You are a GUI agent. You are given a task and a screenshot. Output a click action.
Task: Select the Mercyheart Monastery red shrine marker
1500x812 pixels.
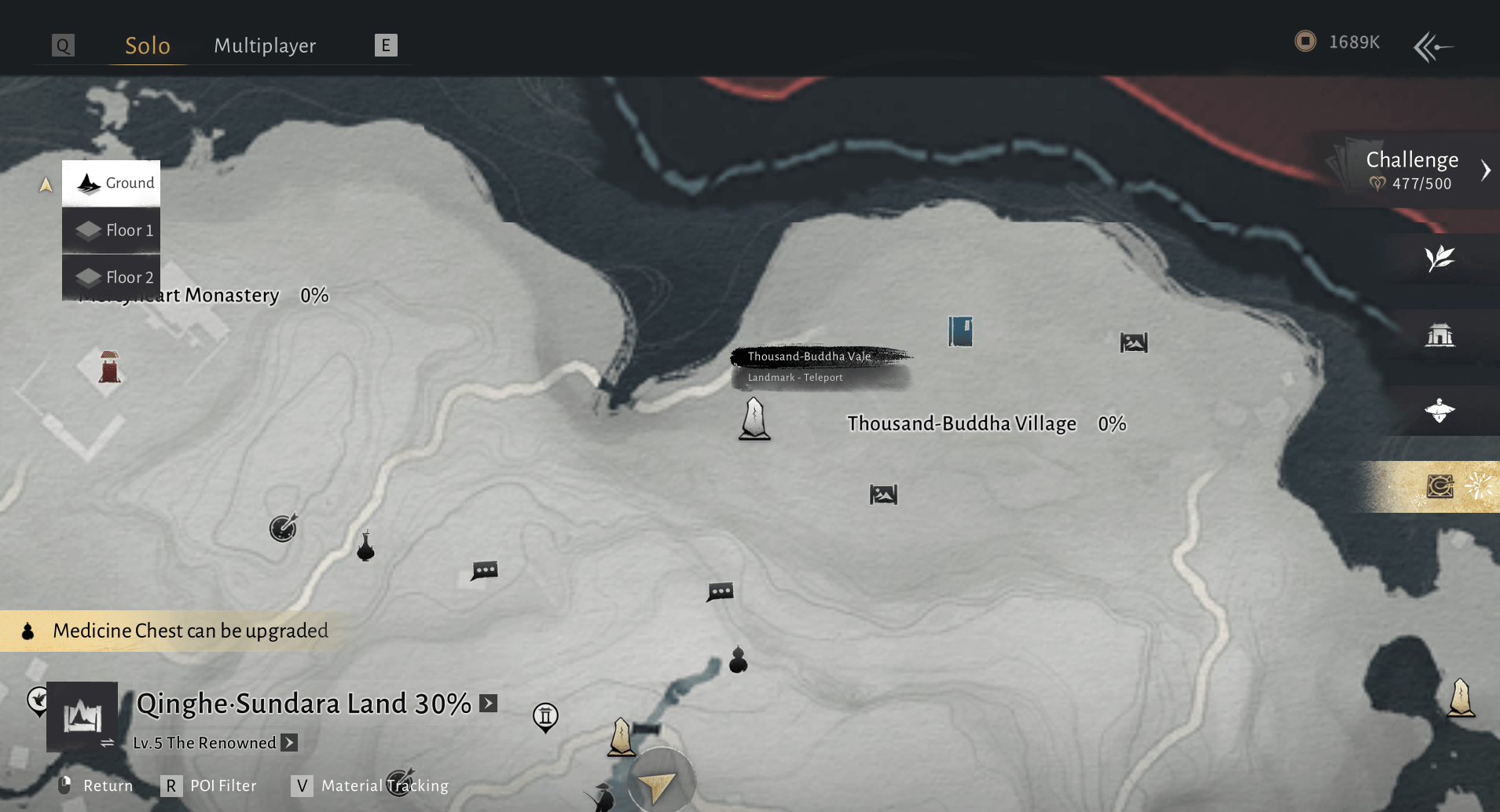point(110,367)
